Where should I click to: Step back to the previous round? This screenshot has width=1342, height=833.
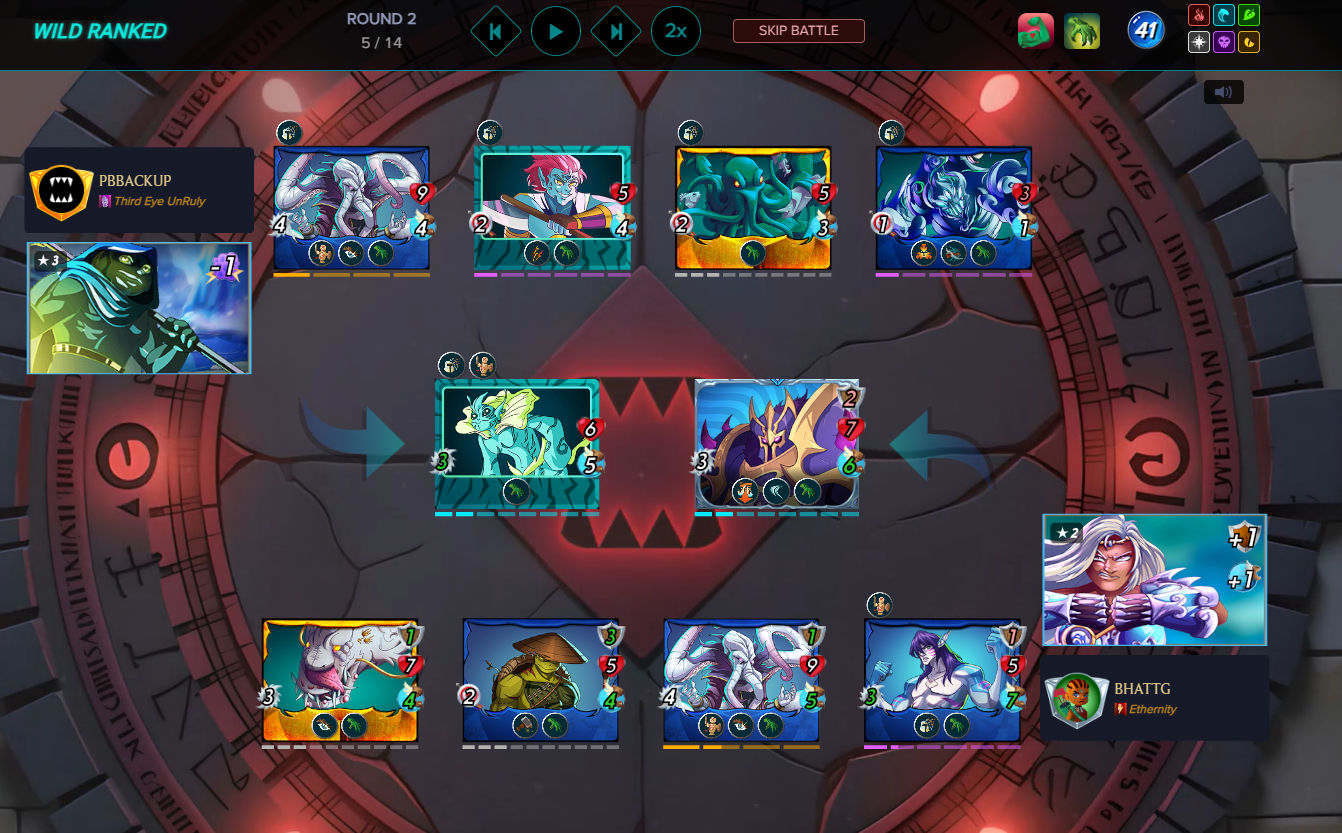(x=495, y=32)
